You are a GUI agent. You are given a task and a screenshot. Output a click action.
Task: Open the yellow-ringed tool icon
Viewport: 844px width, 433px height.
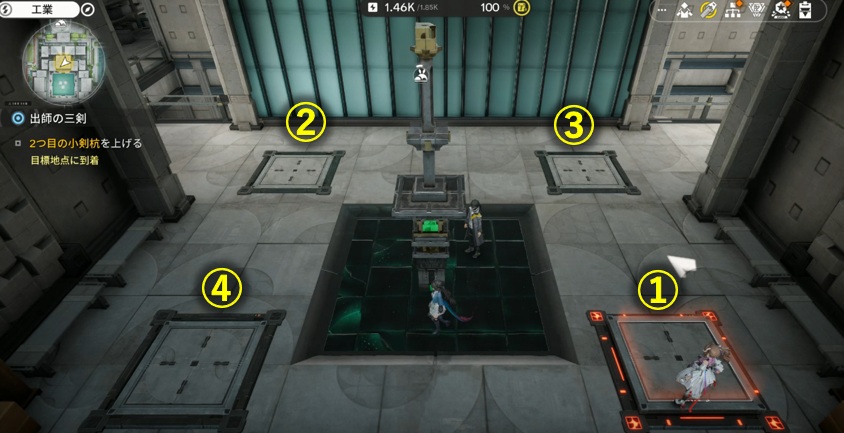[710, 11]
